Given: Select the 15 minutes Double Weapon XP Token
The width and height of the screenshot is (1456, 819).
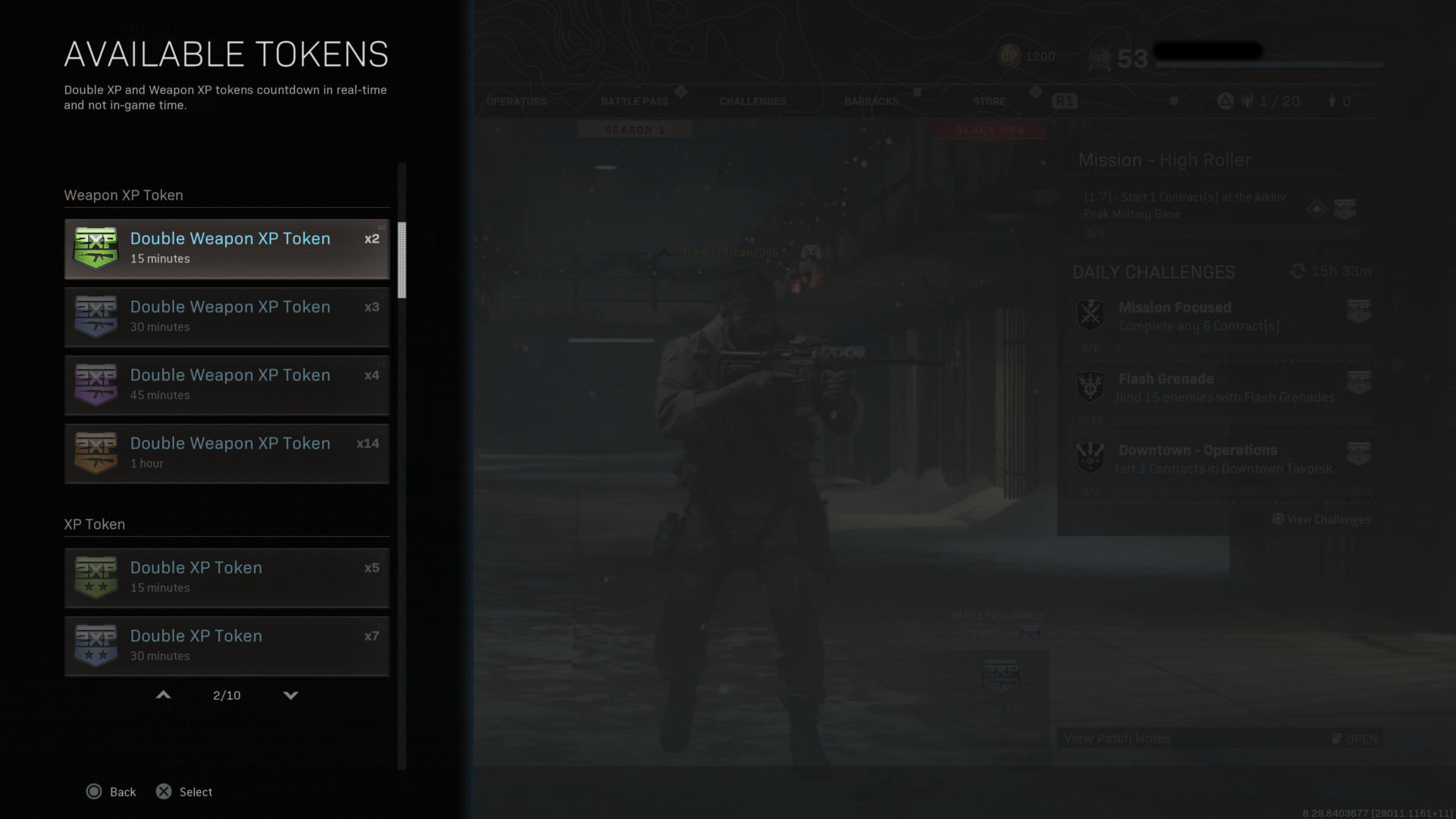Looking at the screenshot, I should pyautogui.click(x=227, y=249).
